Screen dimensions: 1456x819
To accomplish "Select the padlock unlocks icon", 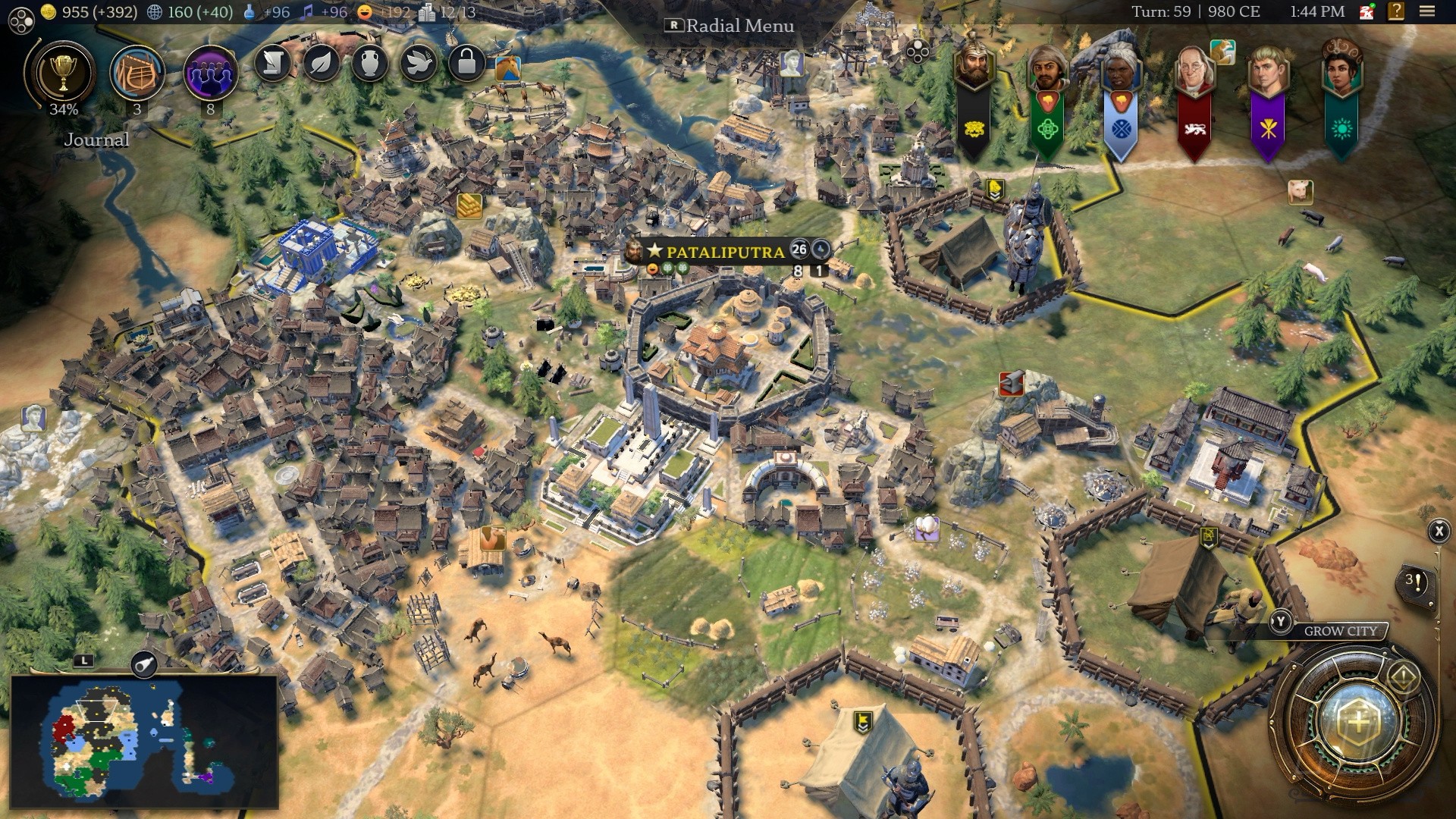I will (466, 64).
